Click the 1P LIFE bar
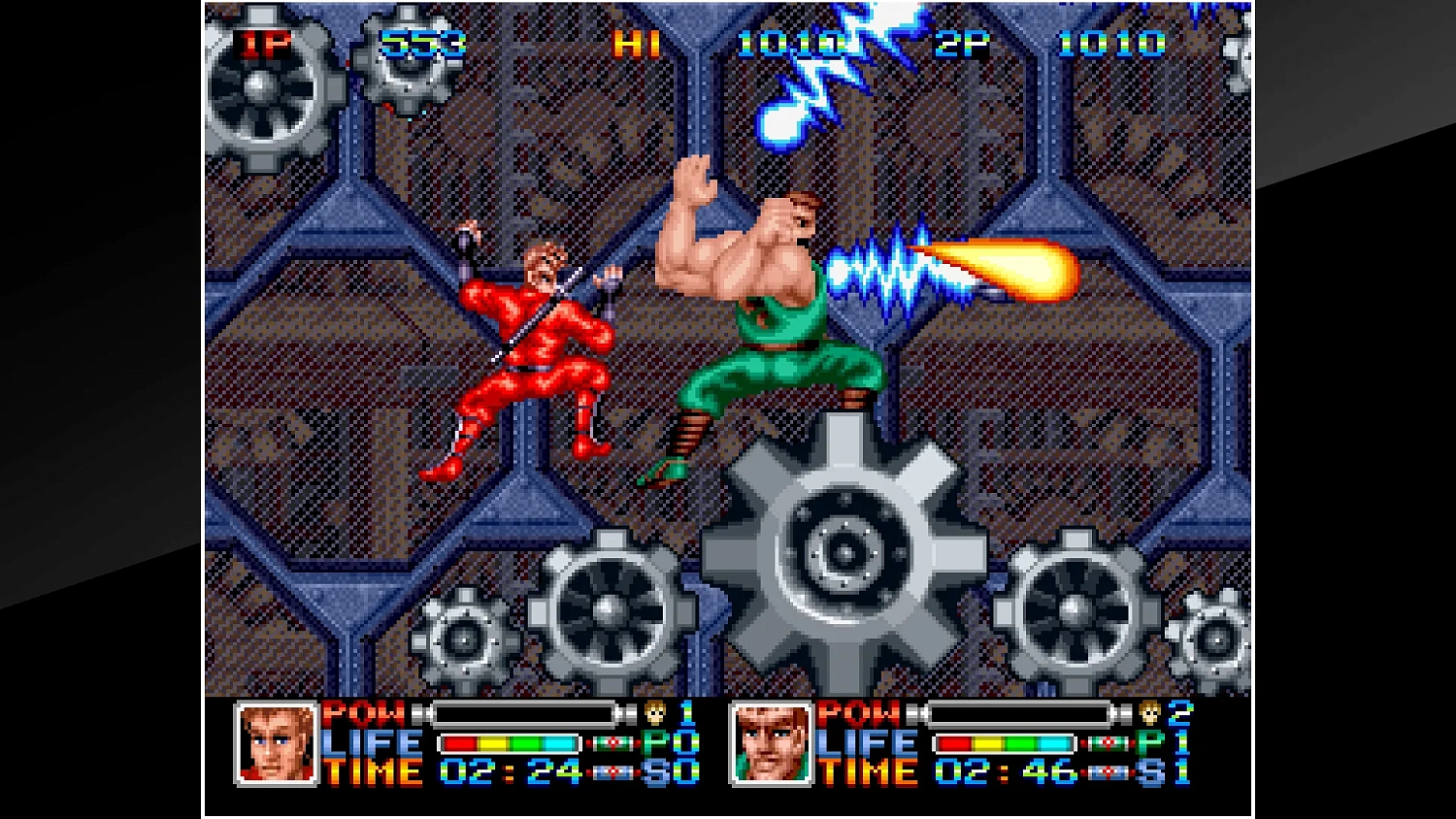Viewport: 1456px width, 819px height. tap(508, 743)
